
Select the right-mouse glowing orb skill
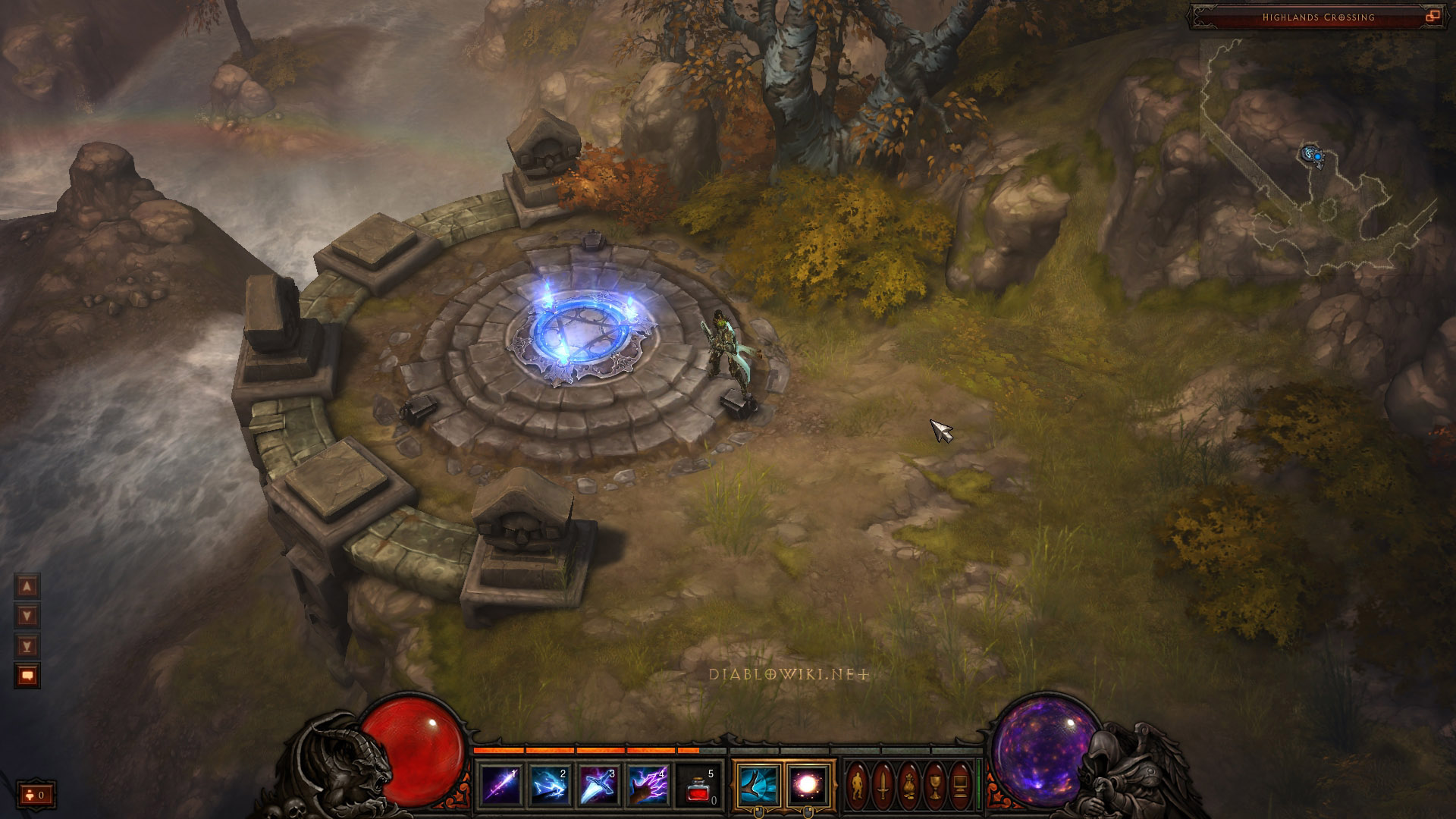point(808,785)
